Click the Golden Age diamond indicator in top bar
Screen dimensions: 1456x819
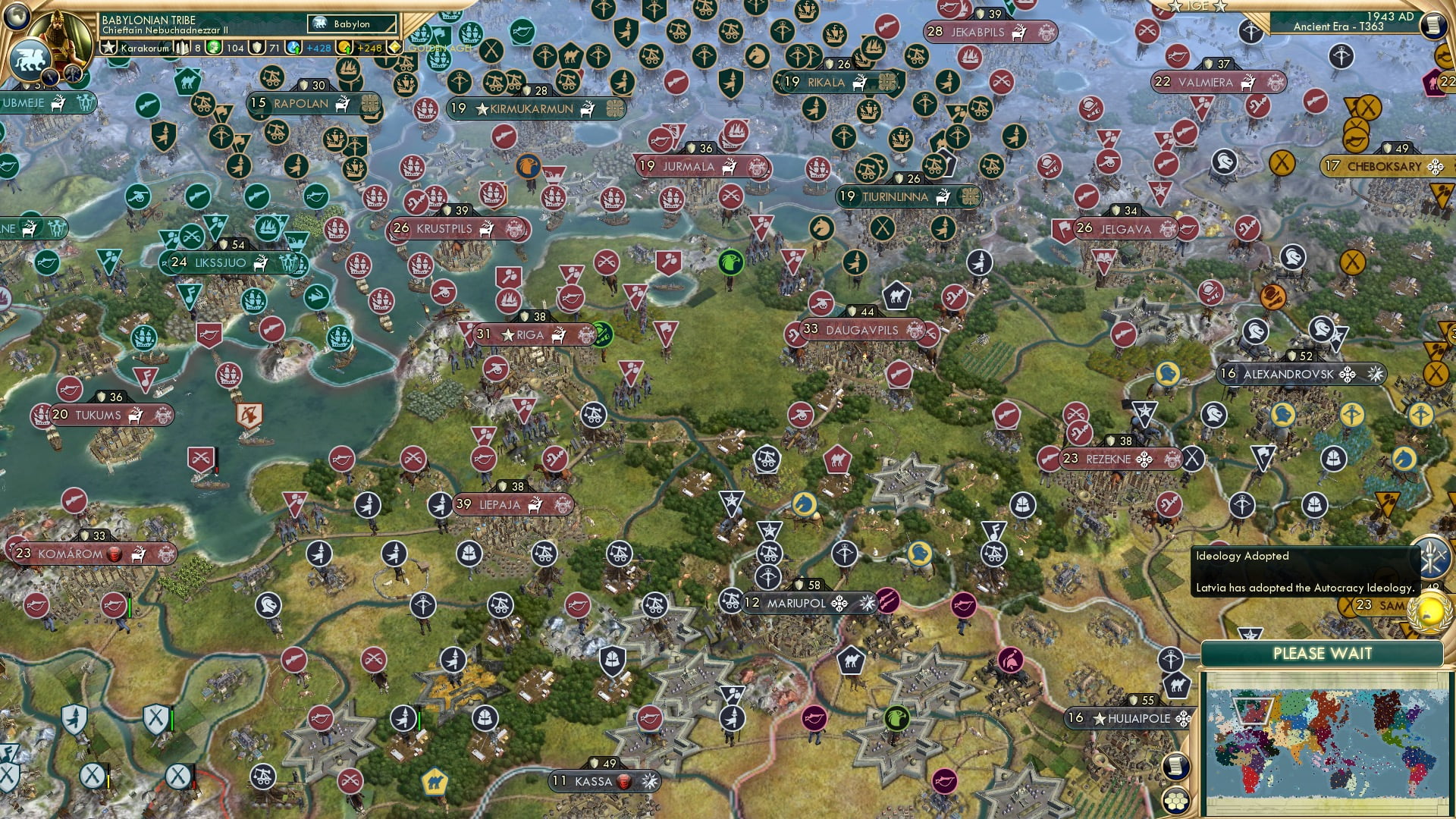click(x=395, y=48)
